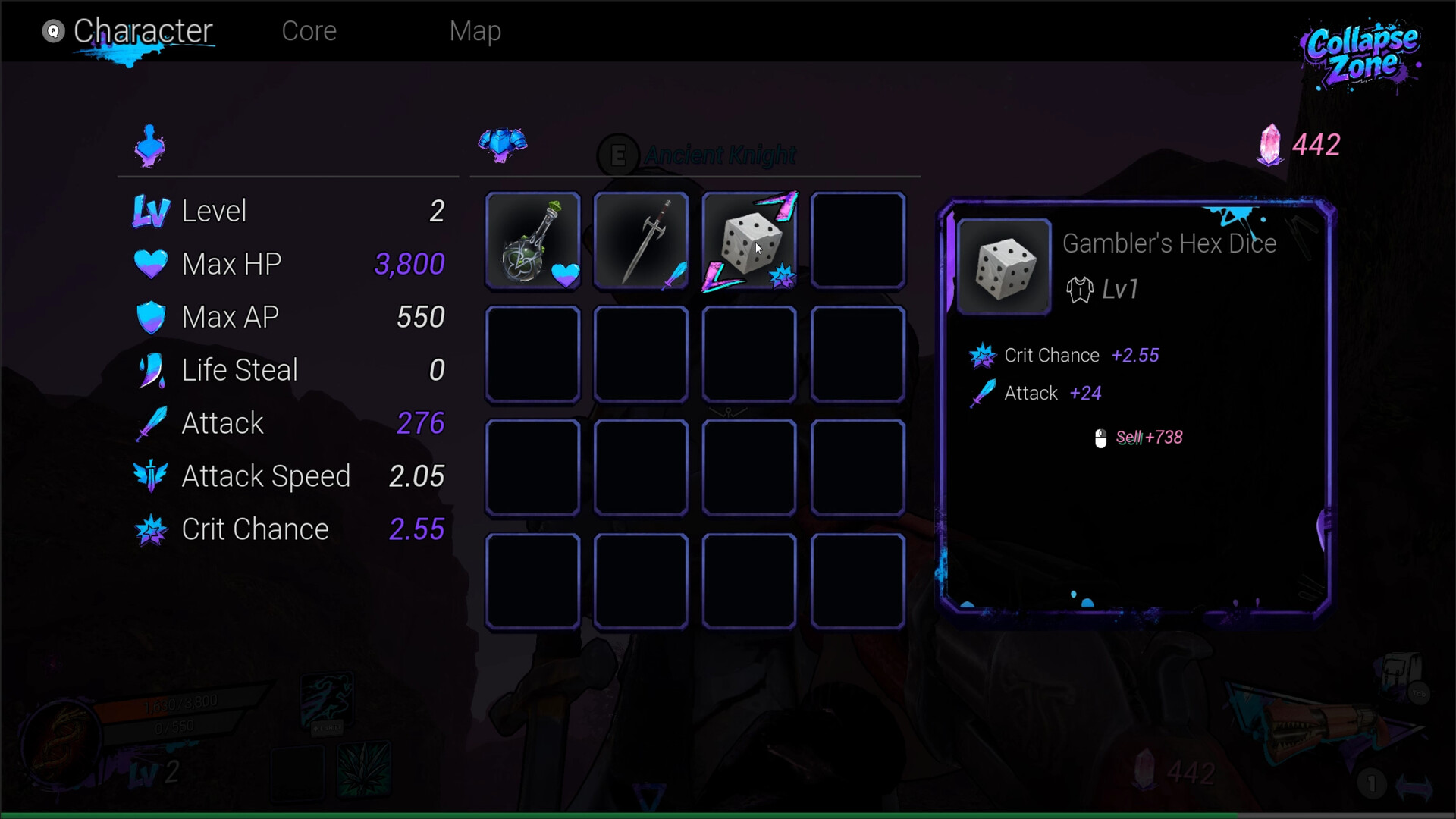Click the leaf skill icon at bottom left
Image resolution: width=1456 pixels, height=819 pixels.
(x=362, y=770)
